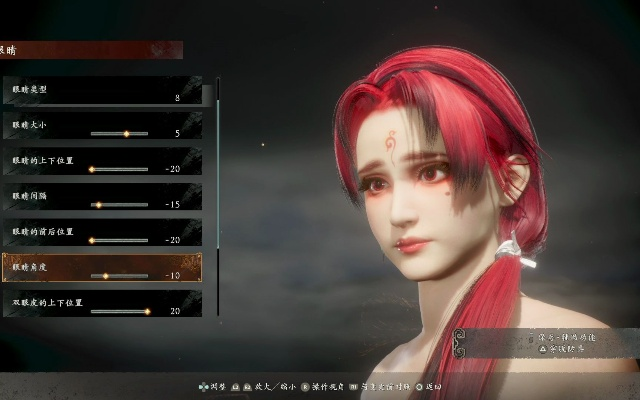Select the highlighted 眼睛角度 (eye angle) slider
640x400 pixels.
pyautogui.click(x=119, y=275)
